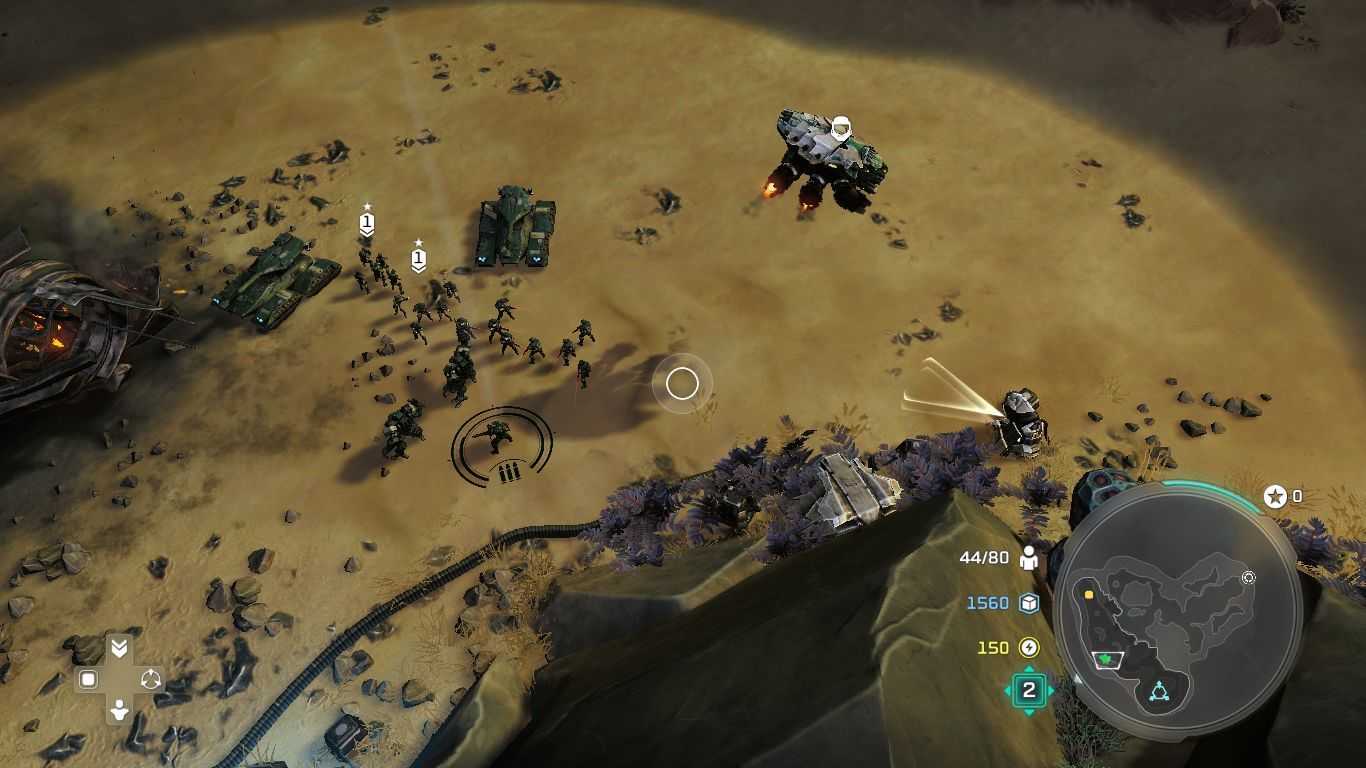Screen dimensions: 1366x768
Task: Select the cyan triangle marker on minimap
Action: pos(1159,690)
